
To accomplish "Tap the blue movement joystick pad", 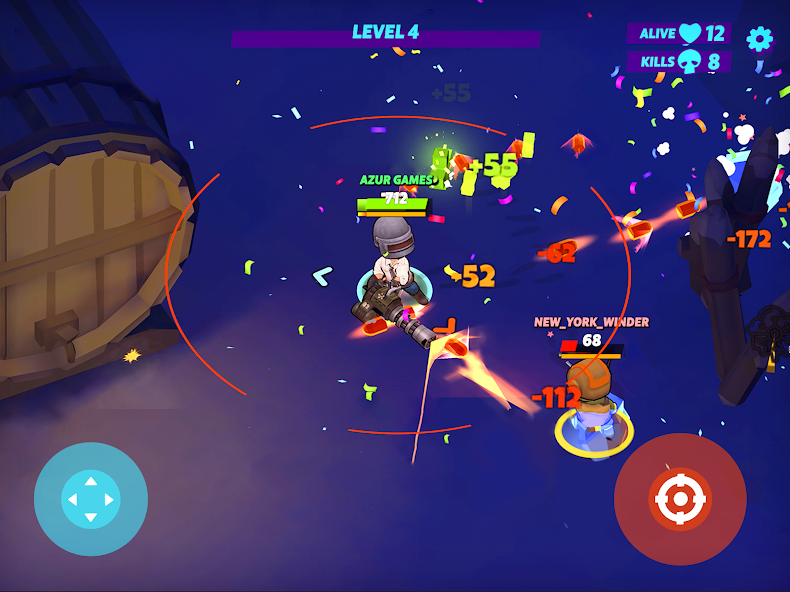I will click(91, 499).
